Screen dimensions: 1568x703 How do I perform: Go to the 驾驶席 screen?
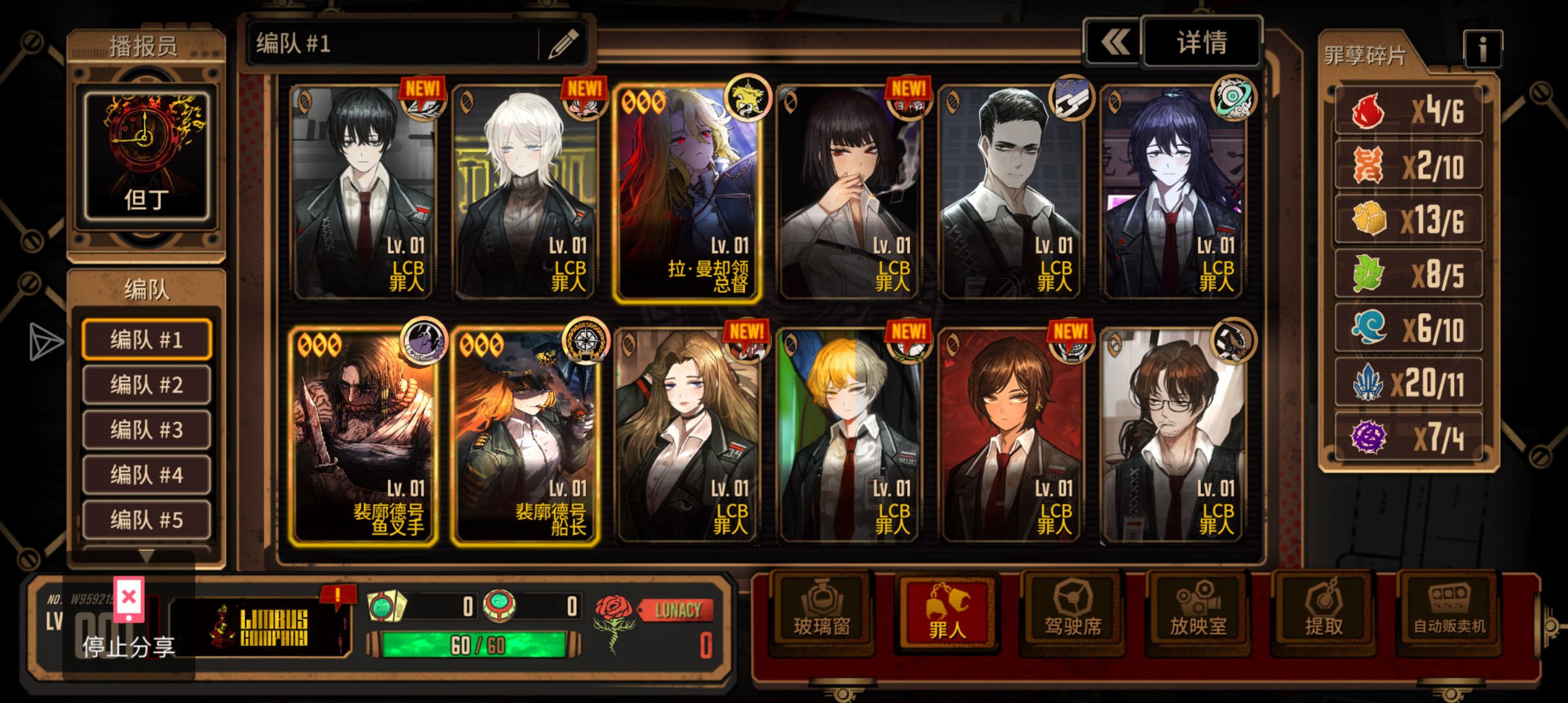pyautogui.click(x=1072, y=612)
